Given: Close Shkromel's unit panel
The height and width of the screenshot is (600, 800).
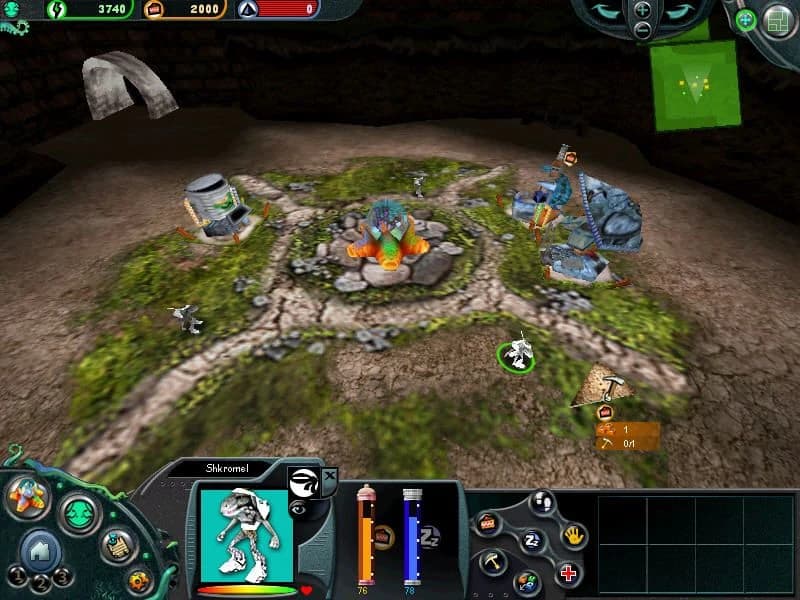Looking at the screenshot, I should [330, 475].
